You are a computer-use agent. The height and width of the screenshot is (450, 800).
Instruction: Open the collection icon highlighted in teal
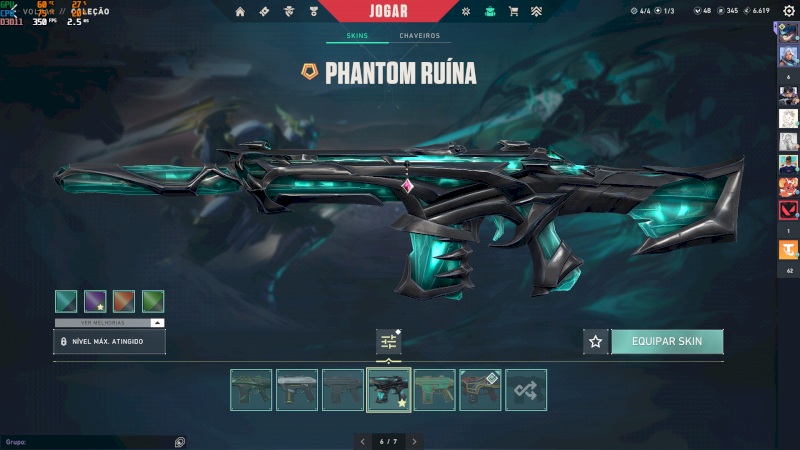(489, 12)
